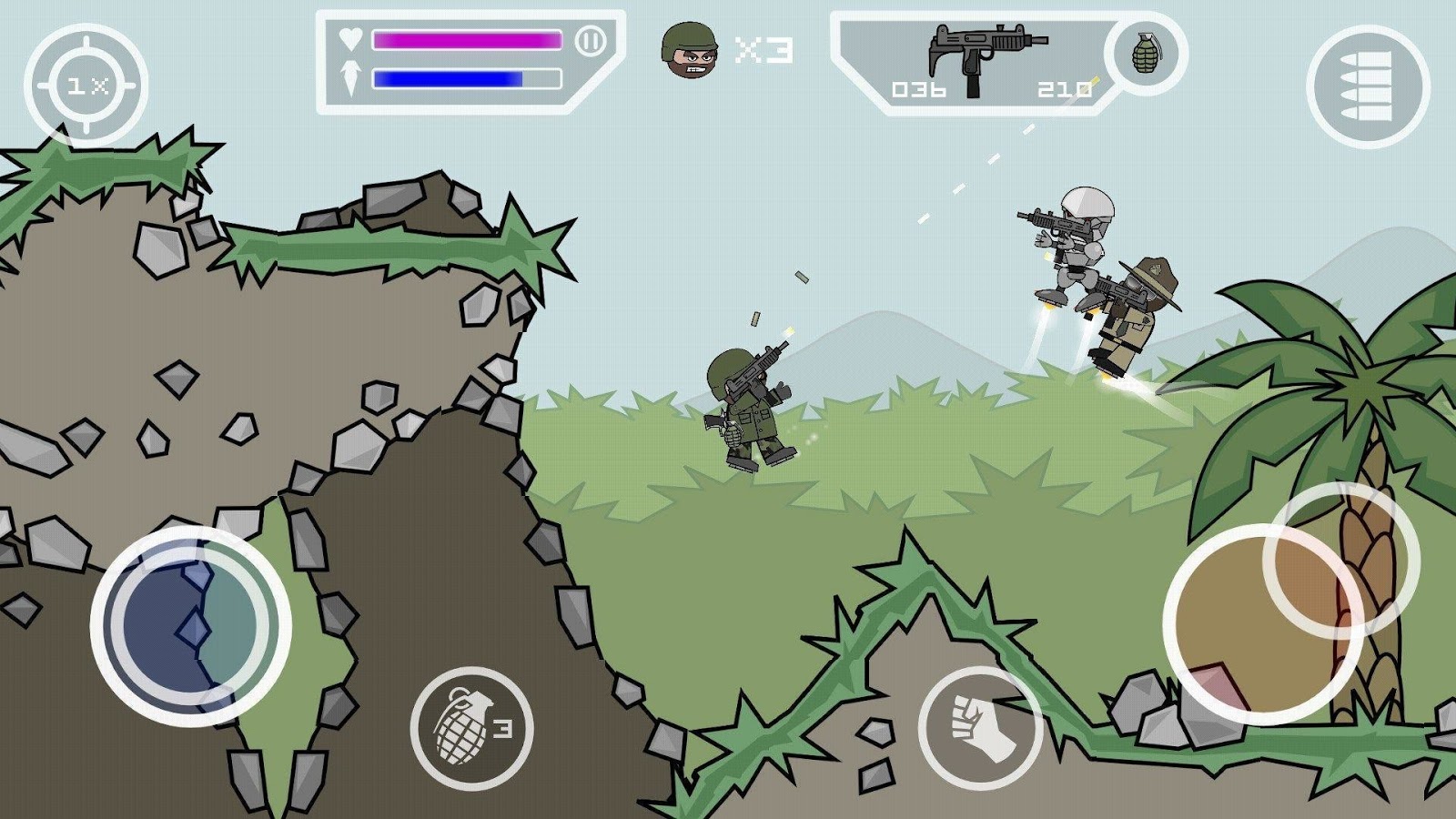Toggle the 1x scope zoom control
Viewport: 1456px width, 819px height.
click(88, 84)
